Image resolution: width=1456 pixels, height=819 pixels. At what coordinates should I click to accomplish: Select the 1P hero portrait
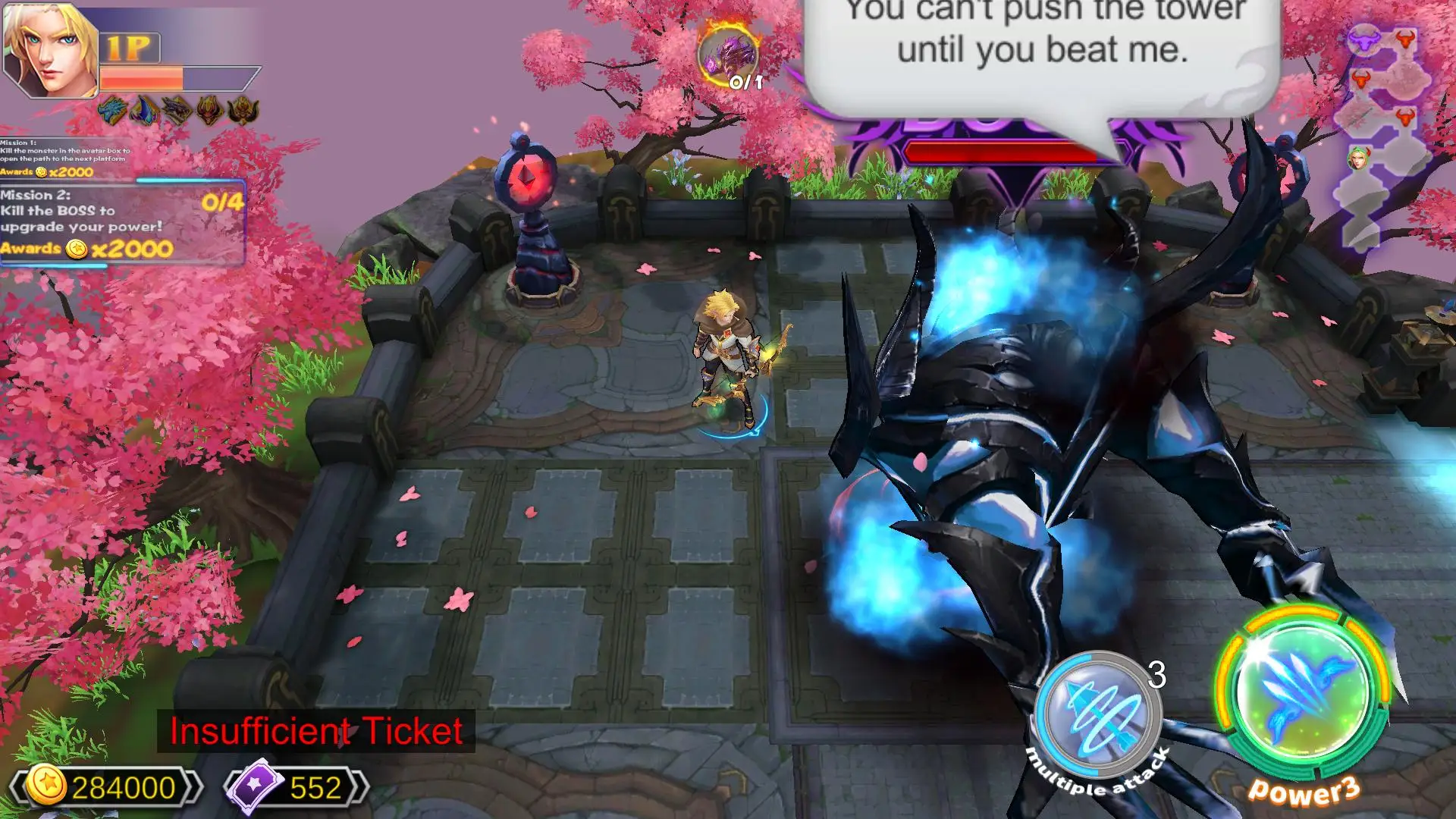(x=50, y=51)
